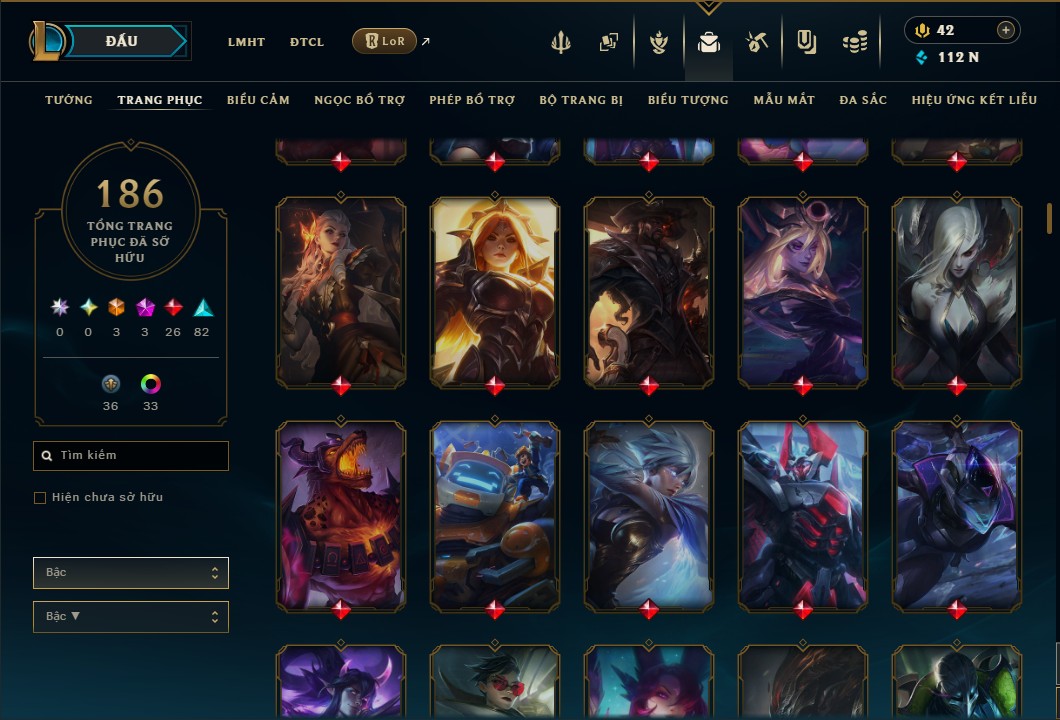The image size is (1060, 720).
Task: Go to the BỘ TRANG BỊ tab
Action: pyautogui.click(x=581, y=100)
